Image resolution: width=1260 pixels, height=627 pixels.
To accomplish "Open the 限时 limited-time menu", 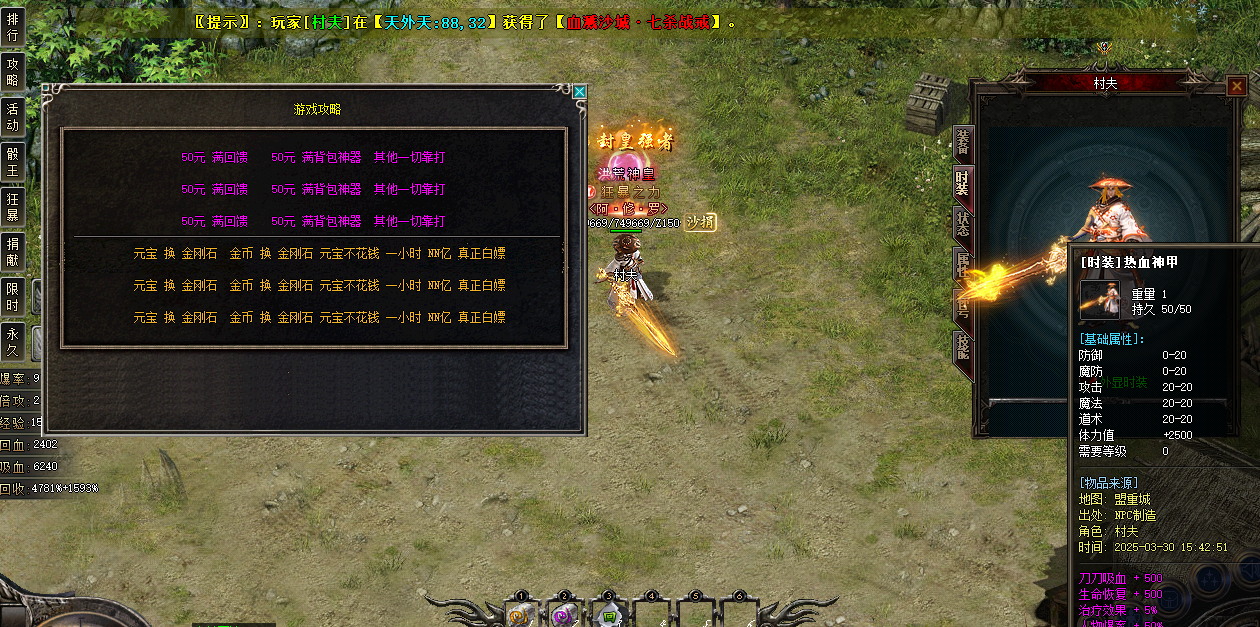I will [13, 296].
